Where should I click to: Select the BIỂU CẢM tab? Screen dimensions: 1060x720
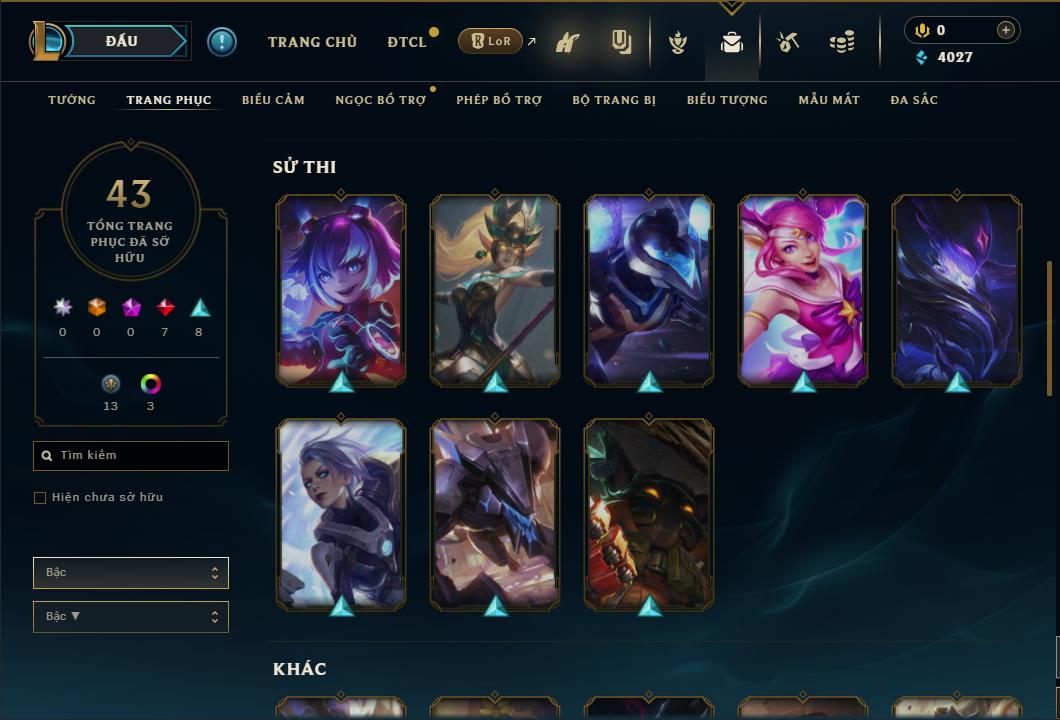[x=273, y=100]
